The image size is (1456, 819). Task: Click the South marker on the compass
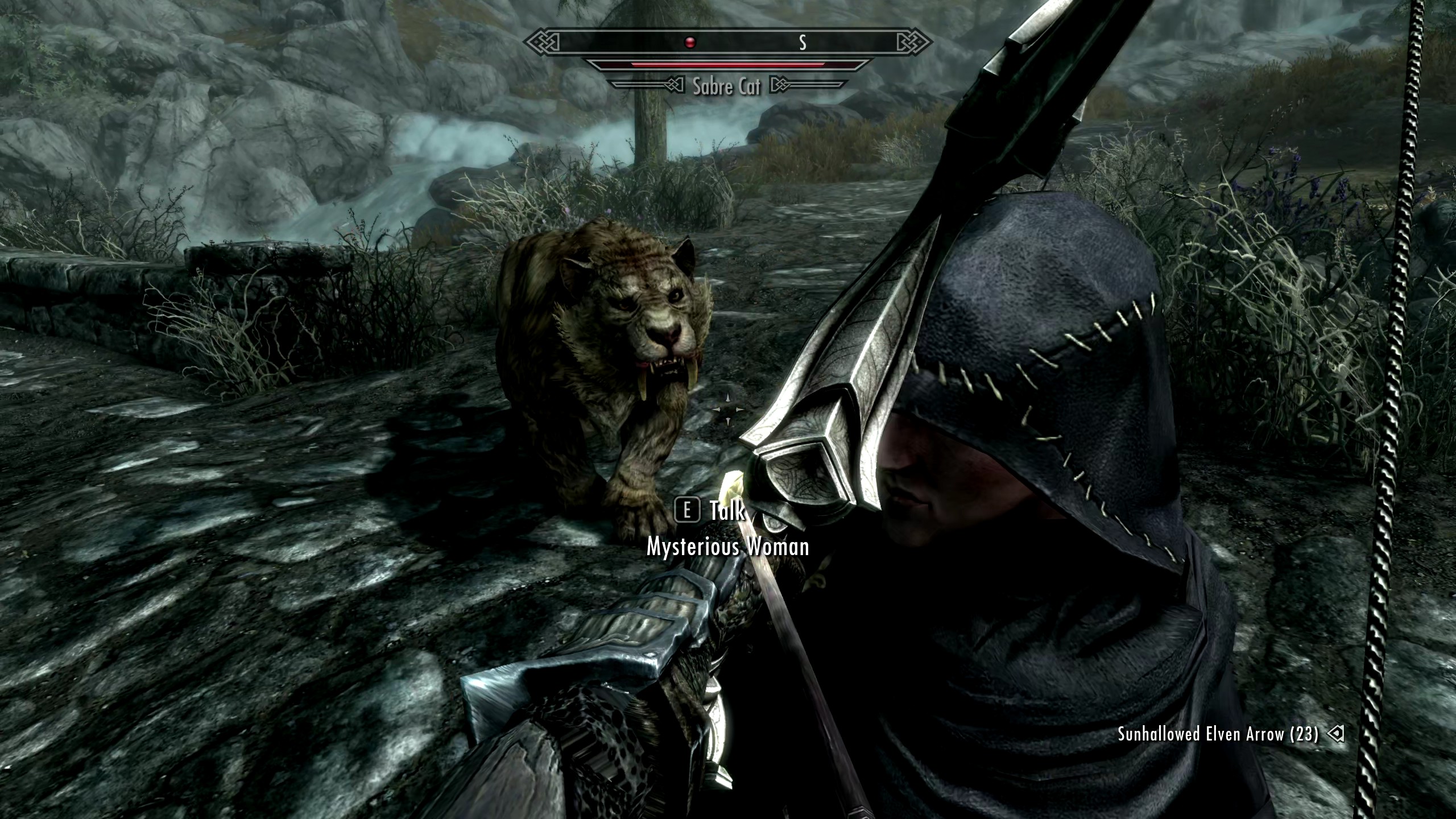803,41
